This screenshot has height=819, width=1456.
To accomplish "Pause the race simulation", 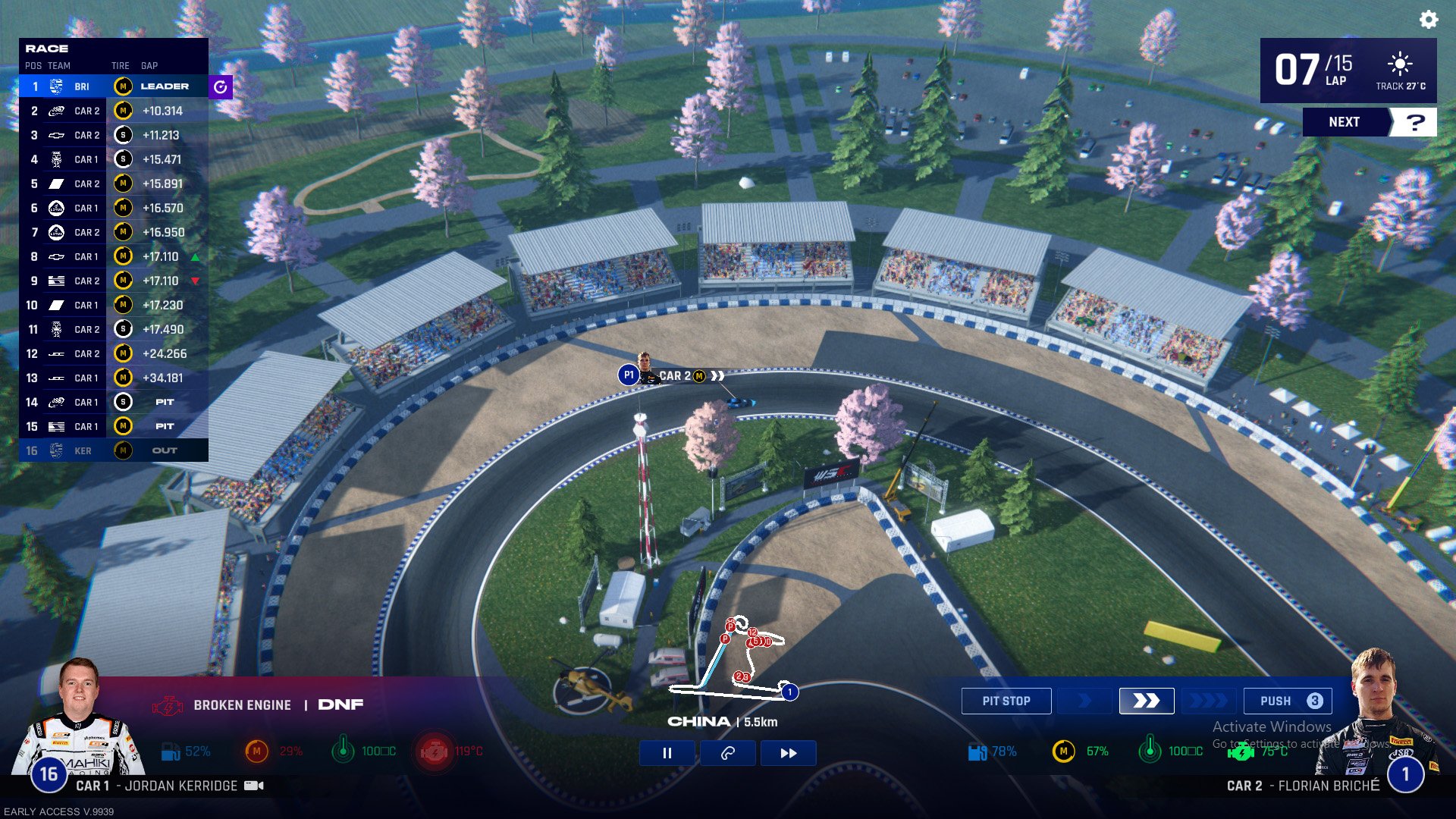I will [x=666, y=752].
